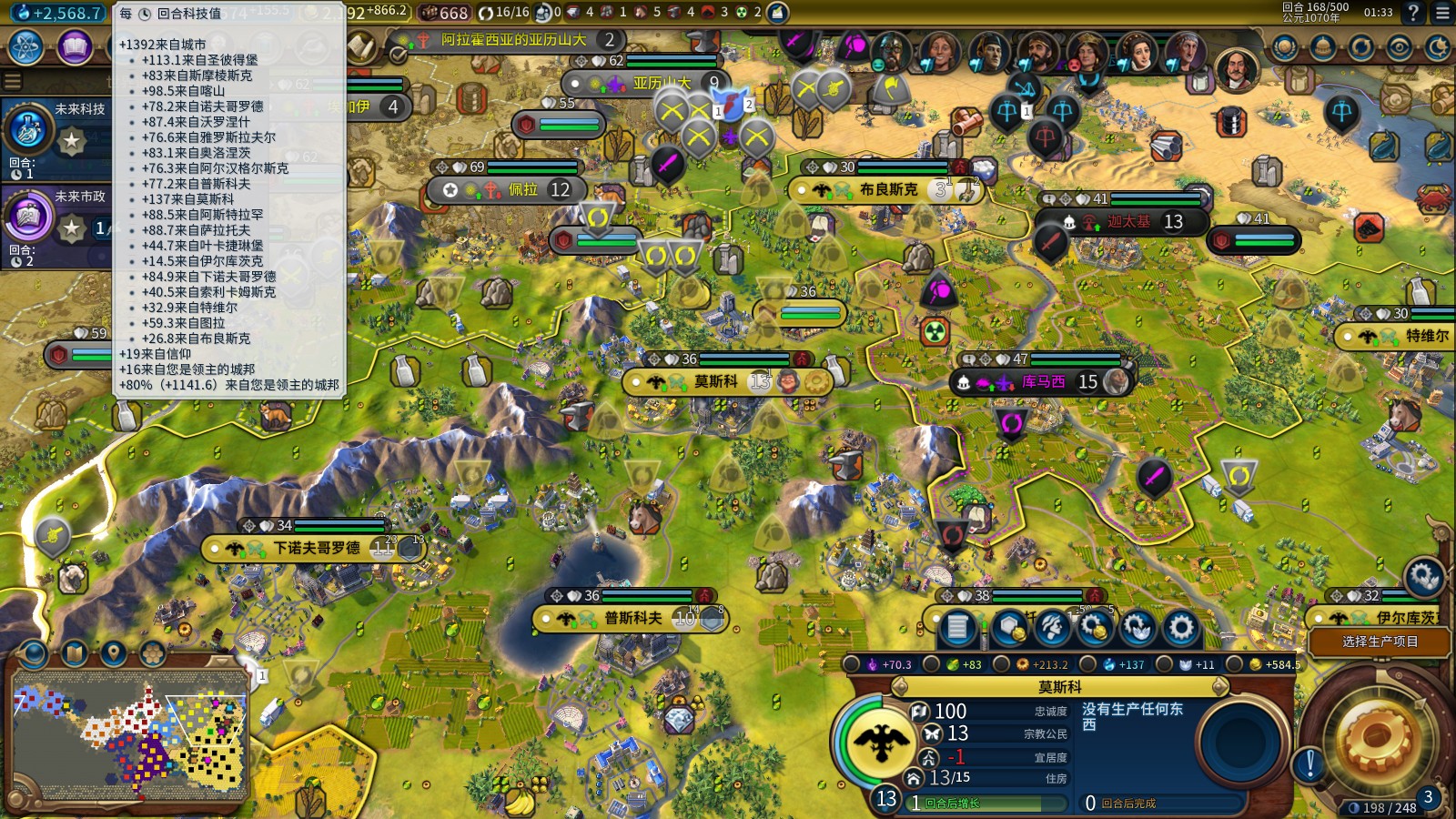Open the eye-shaped espionage icon
Screen dimensions: 1456x819
click(x=1399, y=47)
